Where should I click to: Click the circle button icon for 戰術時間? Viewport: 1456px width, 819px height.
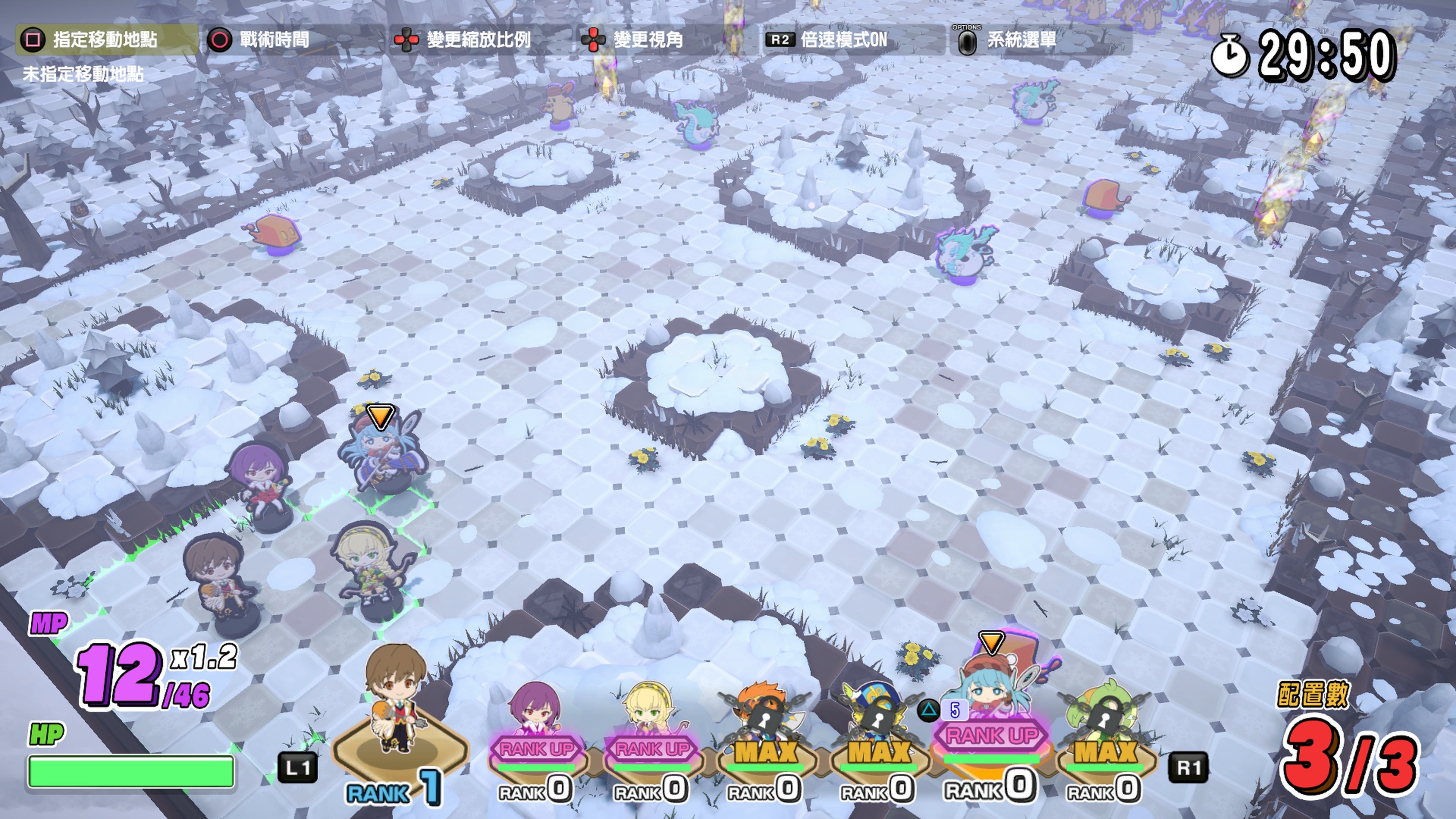(220, 40)
